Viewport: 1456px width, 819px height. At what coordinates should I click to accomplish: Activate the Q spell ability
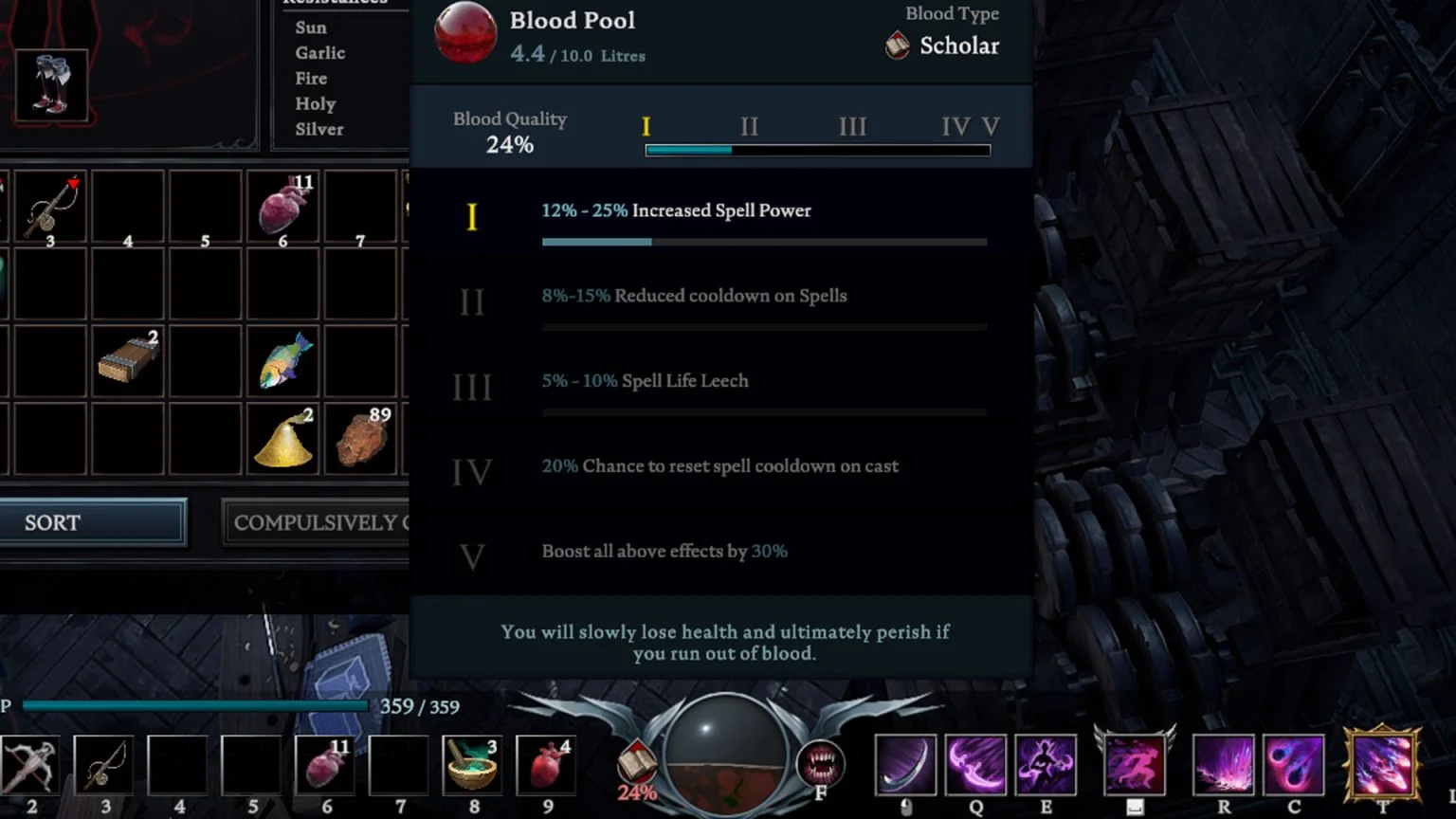976,764
